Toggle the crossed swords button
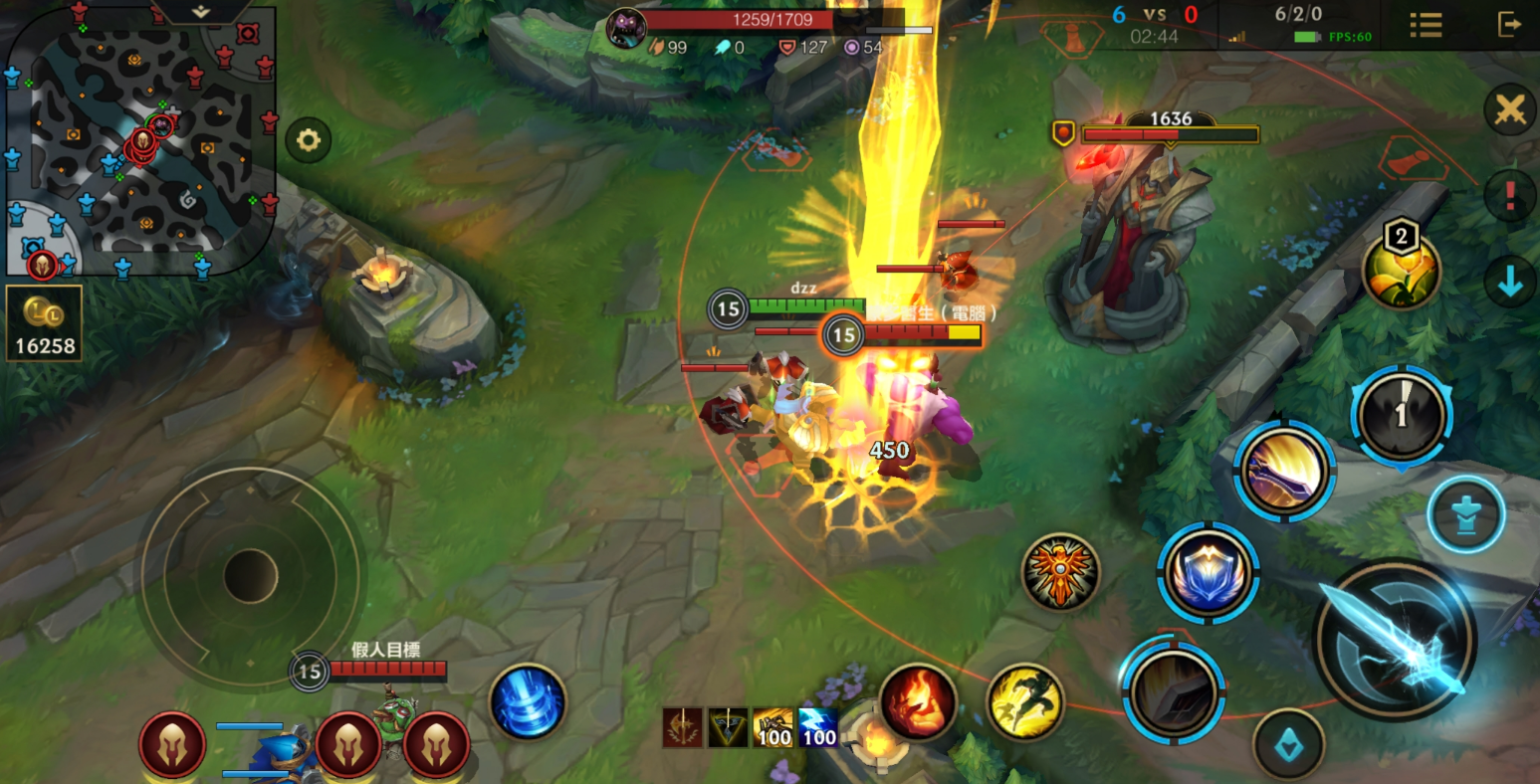This screenshot has height=784, width=1540. (x=1509, y=109)
